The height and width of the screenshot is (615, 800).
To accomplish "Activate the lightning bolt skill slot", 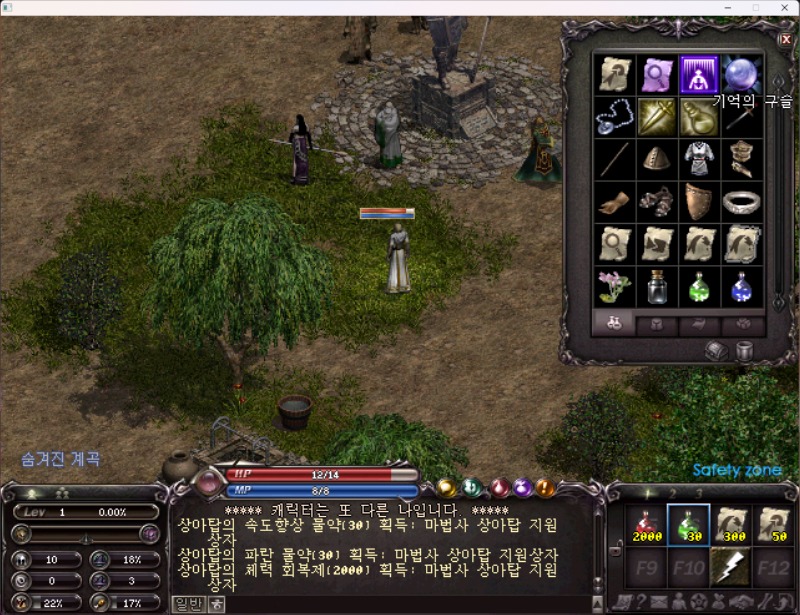I will pos(730,567).
